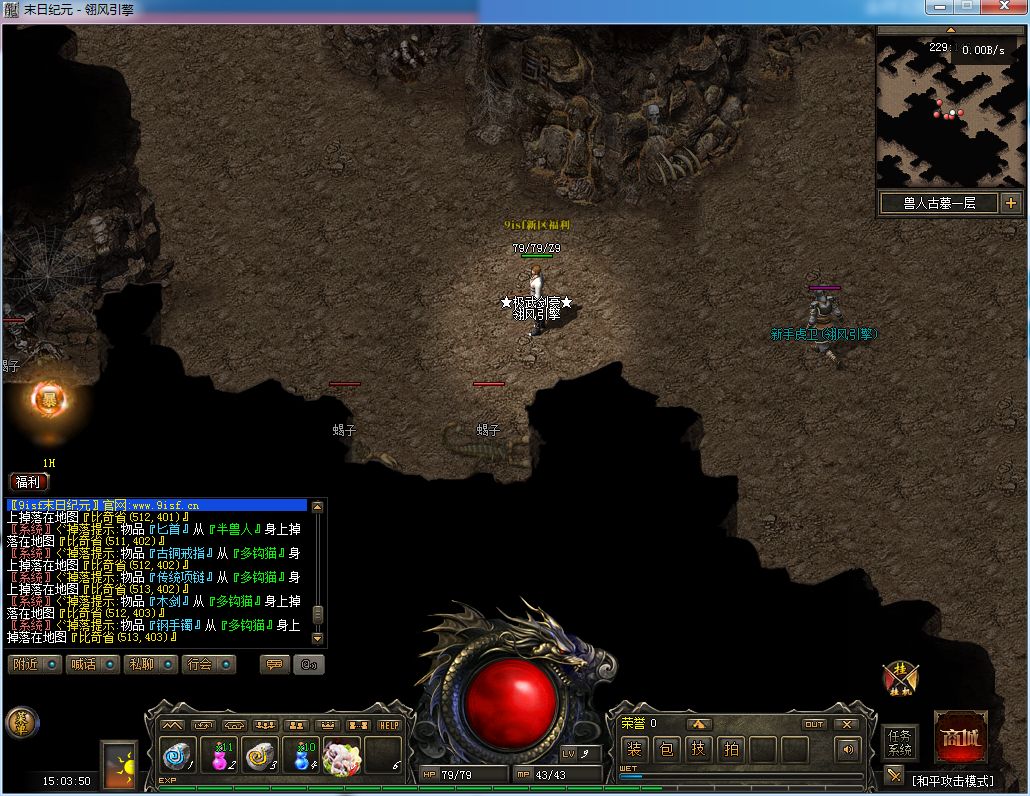Open the round 菜单 menu button
The image size is (1030, 796).
pyautogui.click(x=22, y=723)
